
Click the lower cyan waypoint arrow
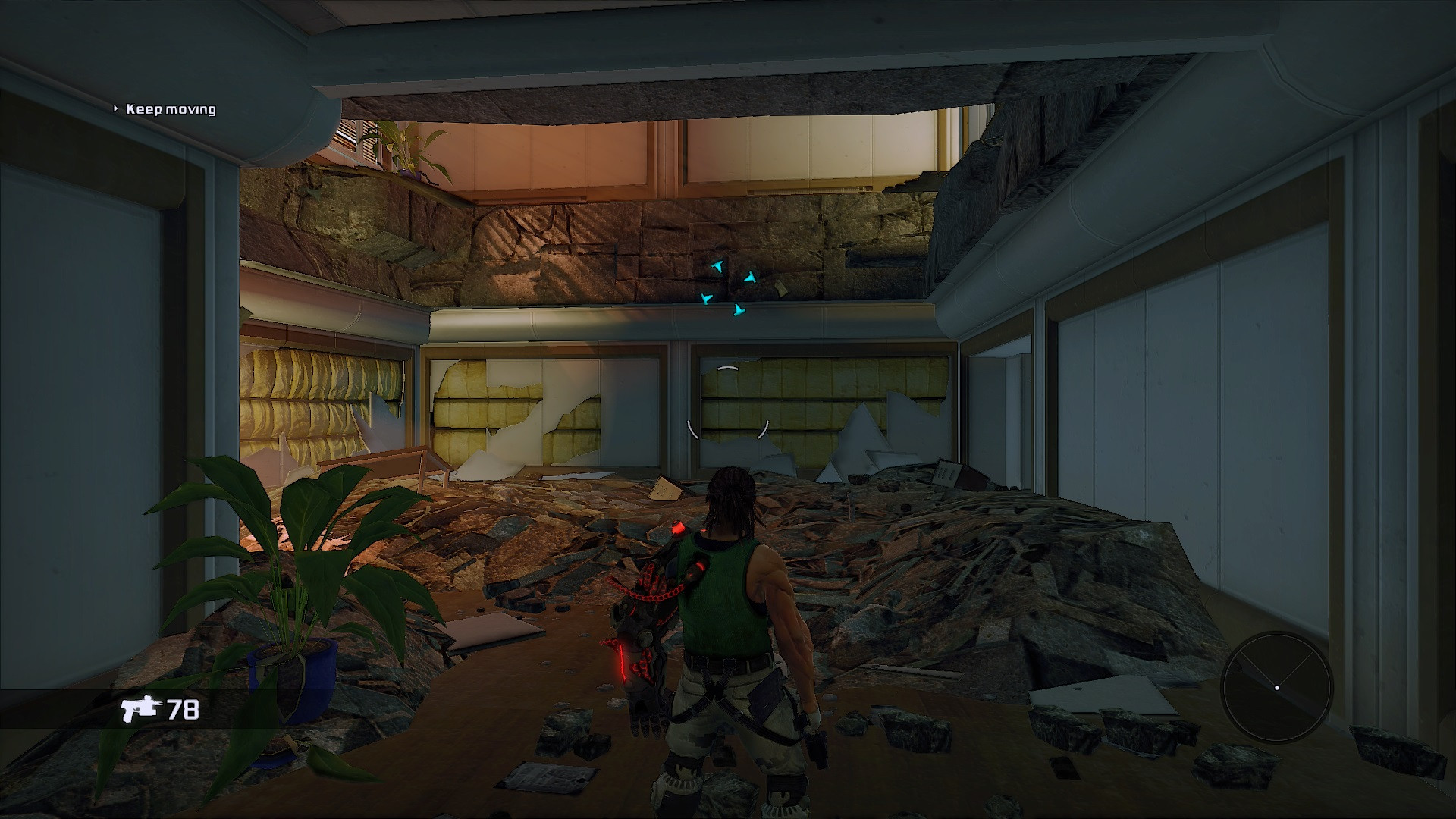point(739,311)
